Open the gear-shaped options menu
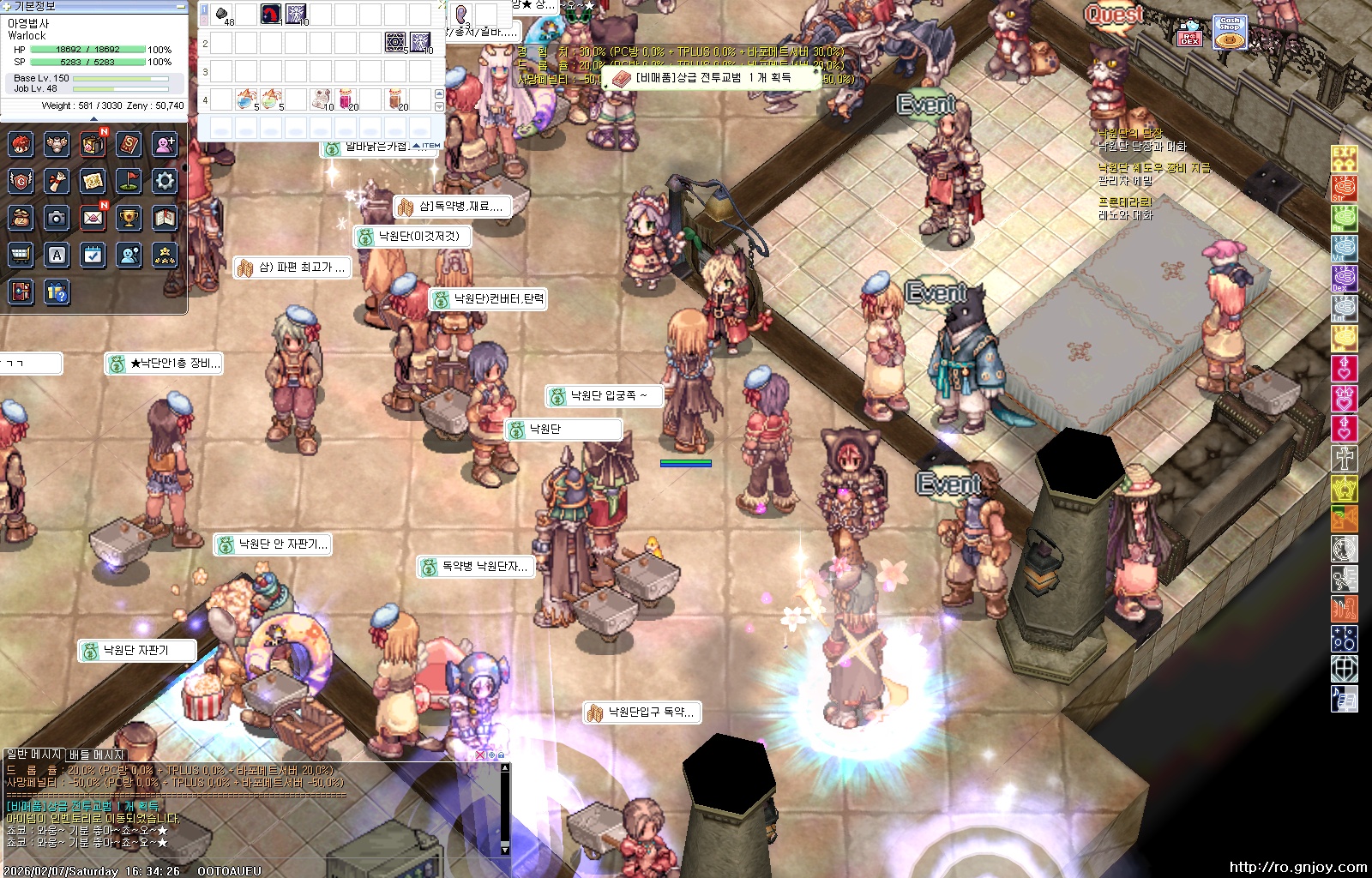1372x878 pixels. (x=165, y=180)
